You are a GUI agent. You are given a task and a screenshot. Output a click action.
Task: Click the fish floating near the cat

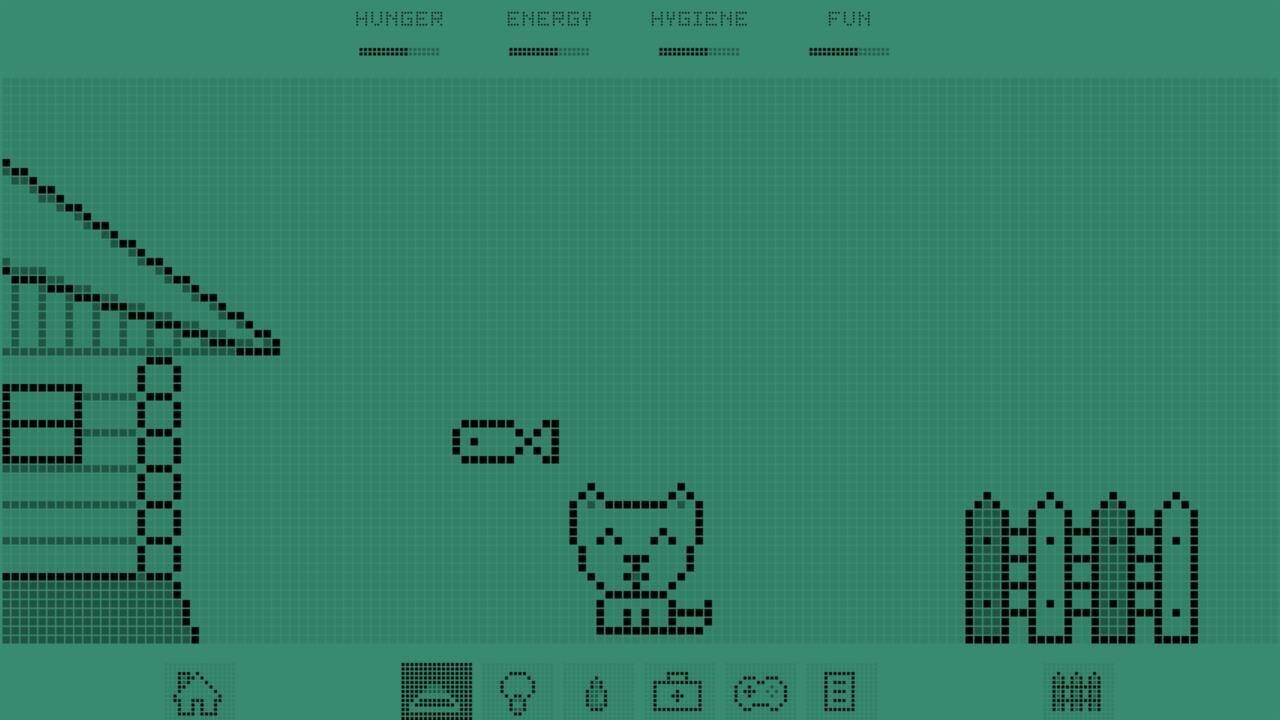(x=506, y=440)
